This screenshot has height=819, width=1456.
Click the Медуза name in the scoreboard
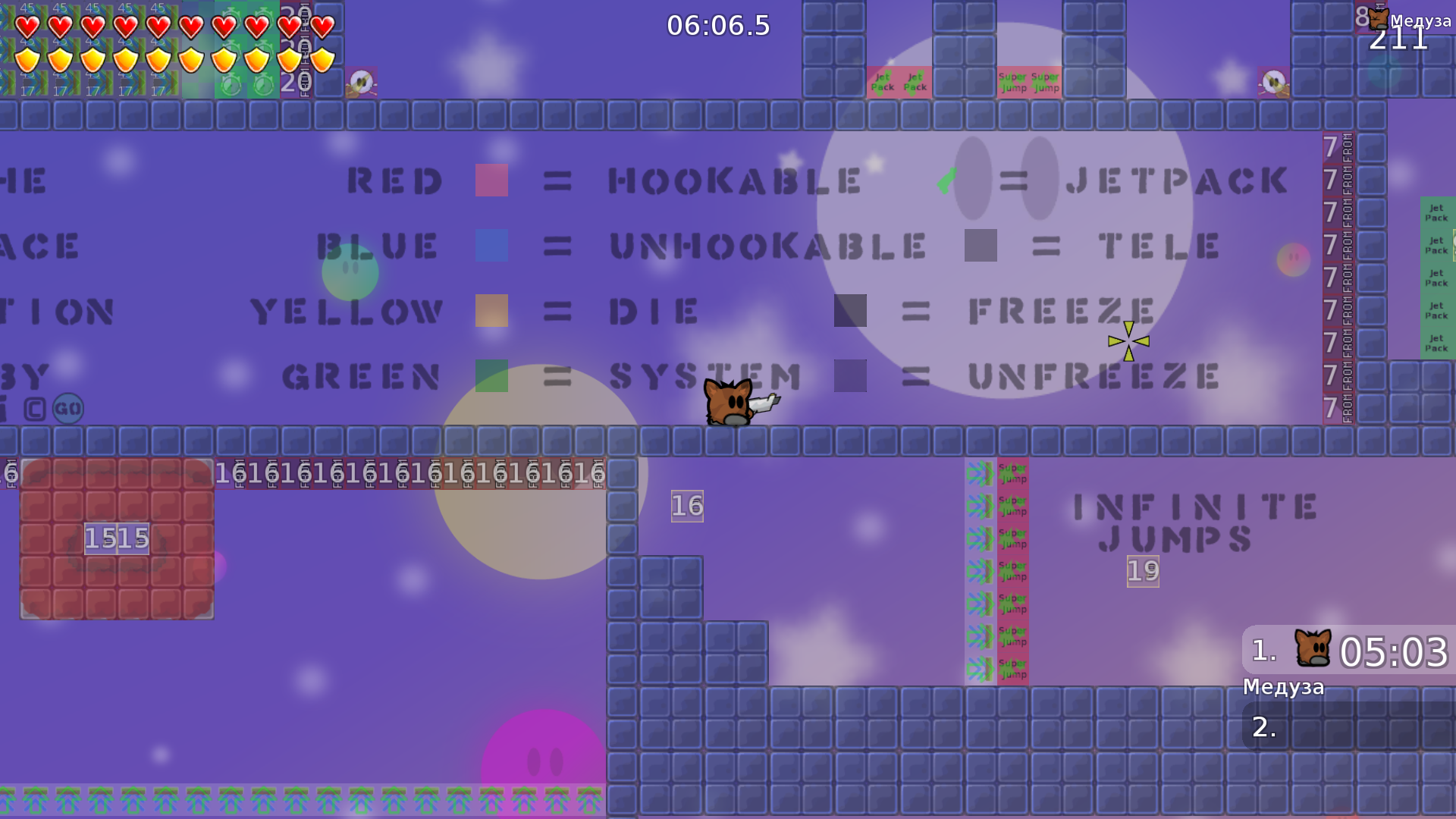pos(1285,687)
